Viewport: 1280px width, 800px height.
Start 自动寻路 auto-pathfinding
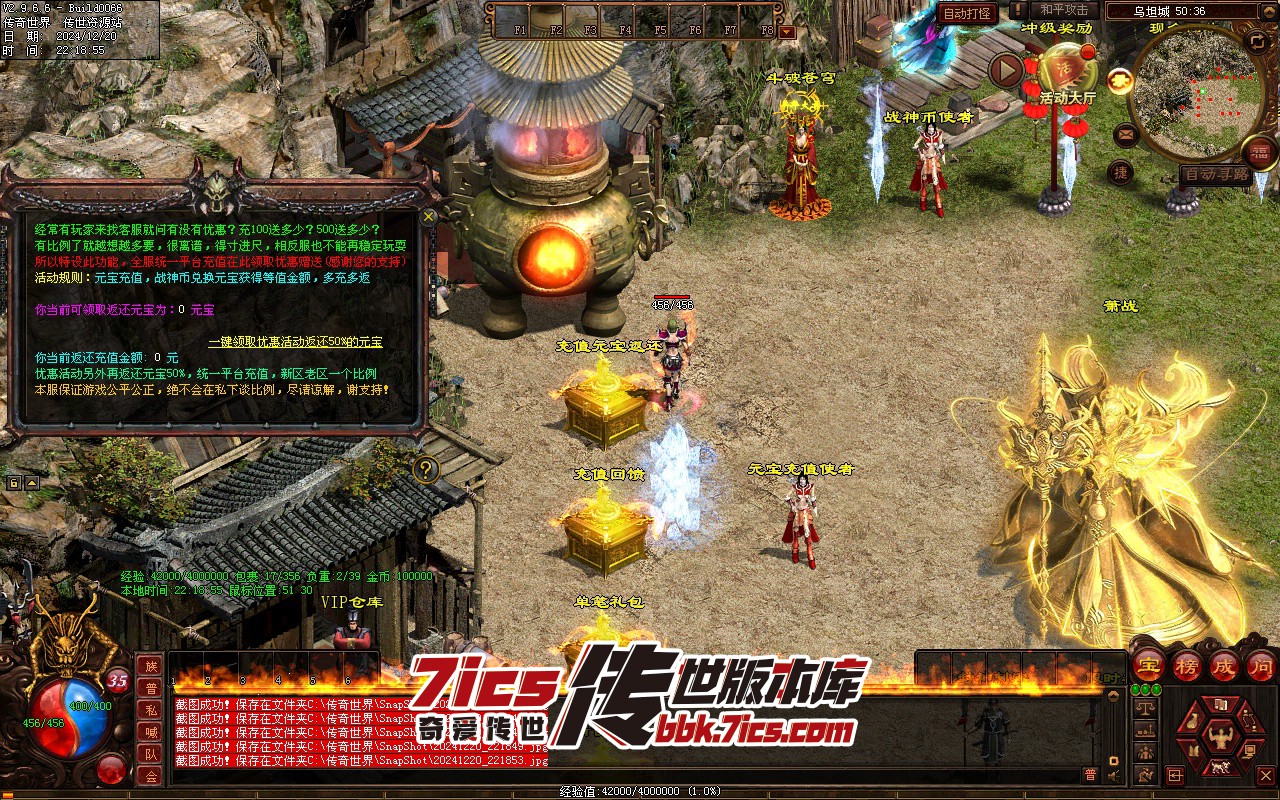(x=1215, y=174)
